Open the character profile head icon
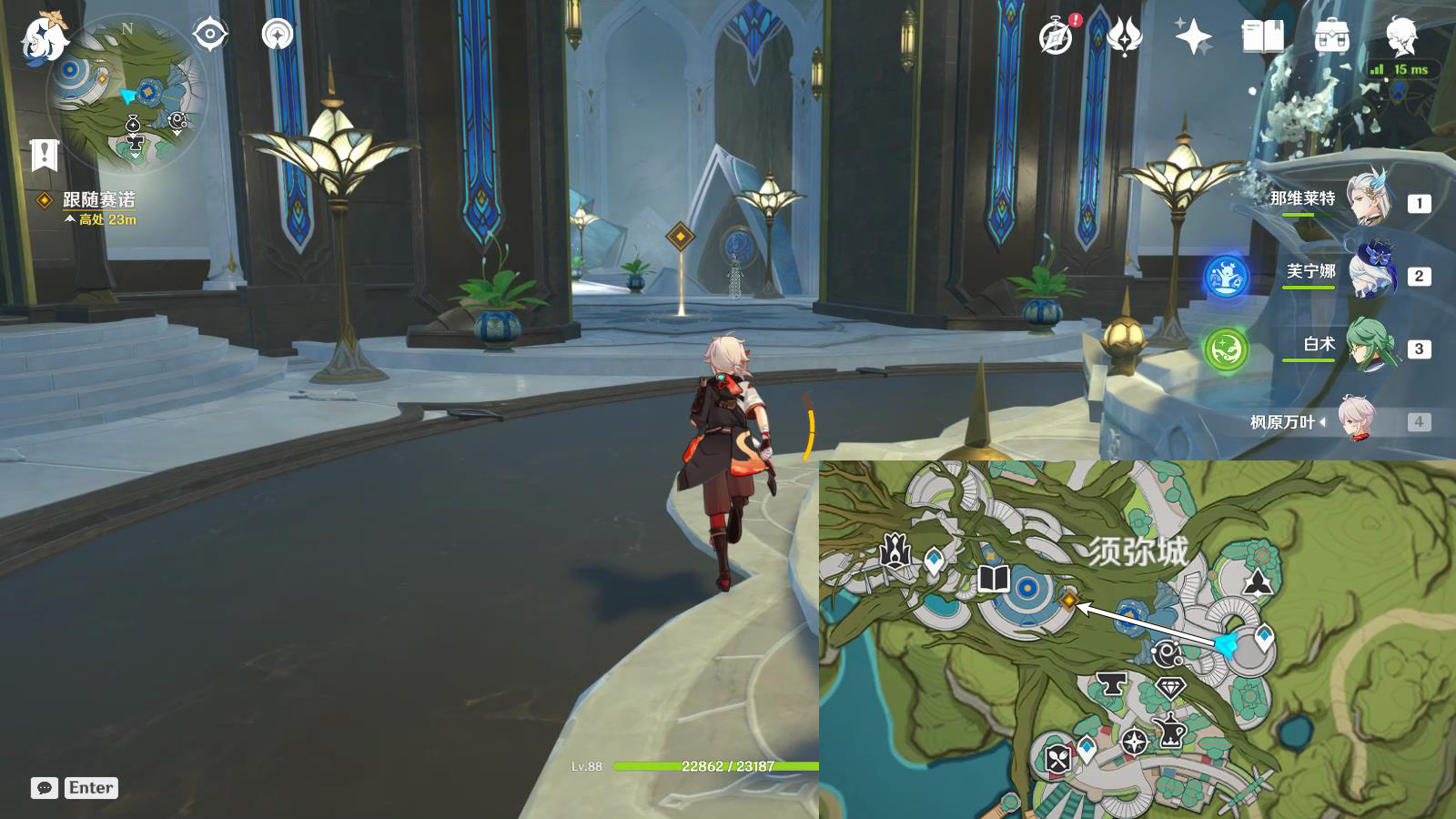The image size is (1456, 819). [1401, 35]
